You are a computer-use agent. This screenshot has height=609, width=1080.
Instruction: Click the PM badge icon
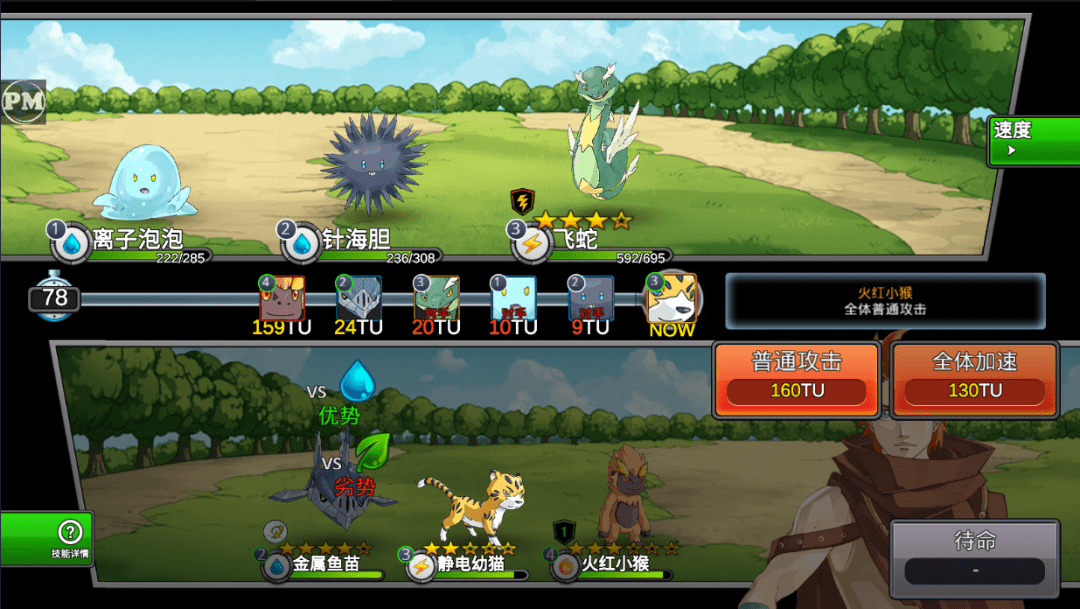[x=23, y=100]
